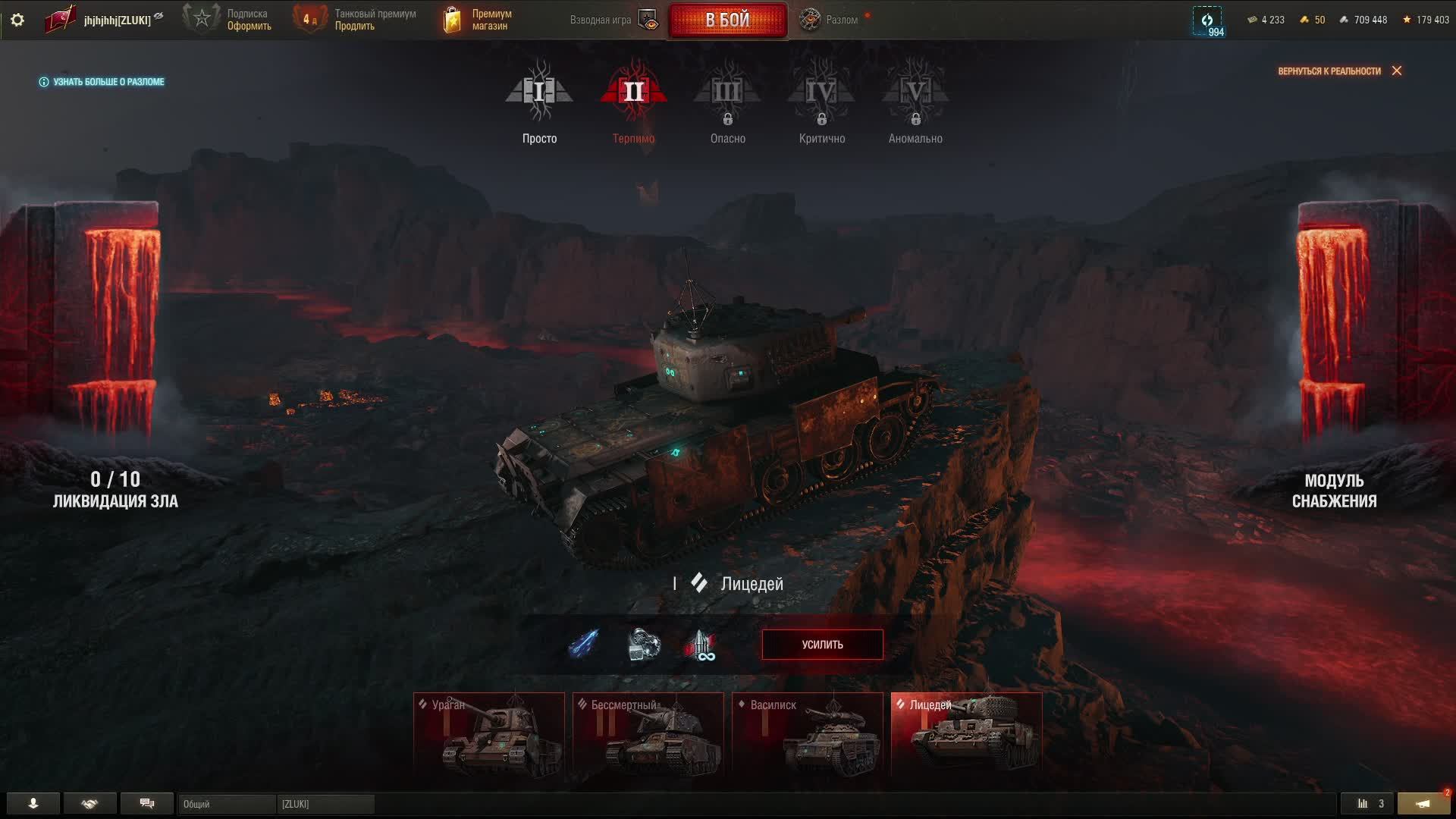Open the Разлом game mode selector

(833, 20)
